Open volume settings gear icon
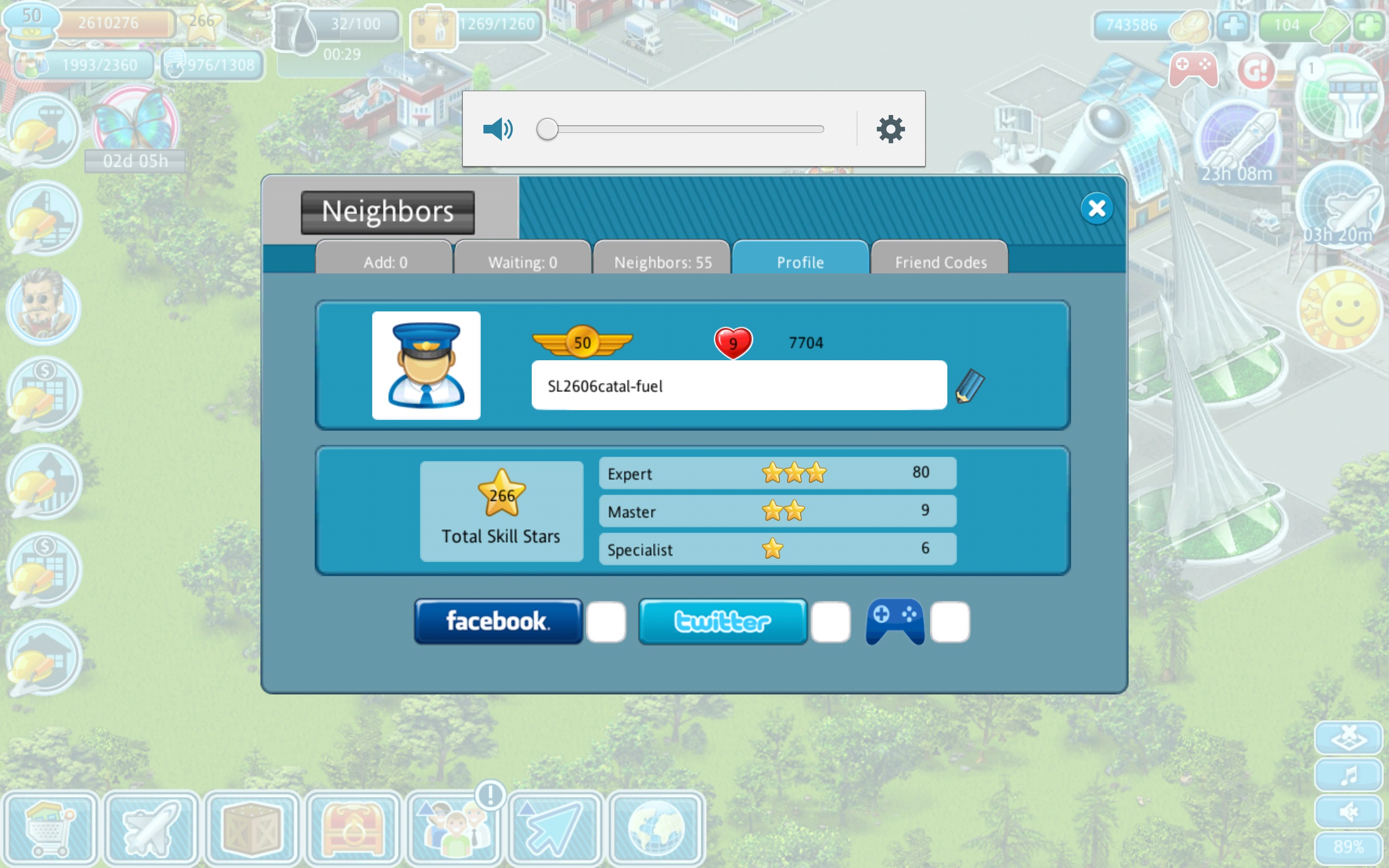 890,129
